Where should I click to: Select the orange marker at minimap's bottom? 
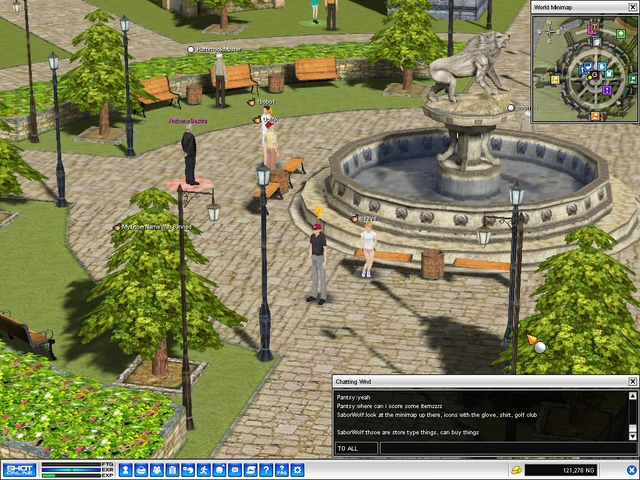595,115
